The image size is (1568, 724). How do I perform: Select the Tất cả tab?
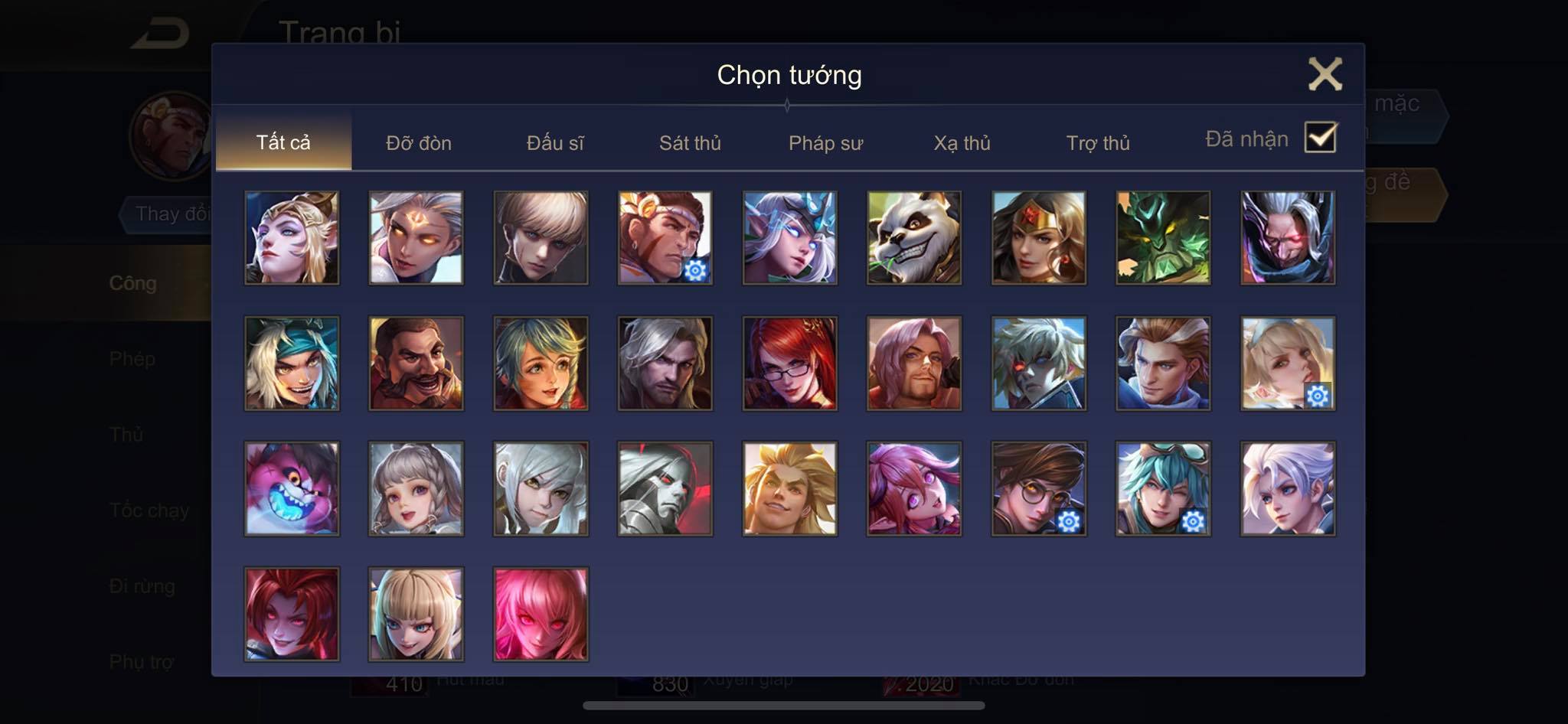pos(283,142)
